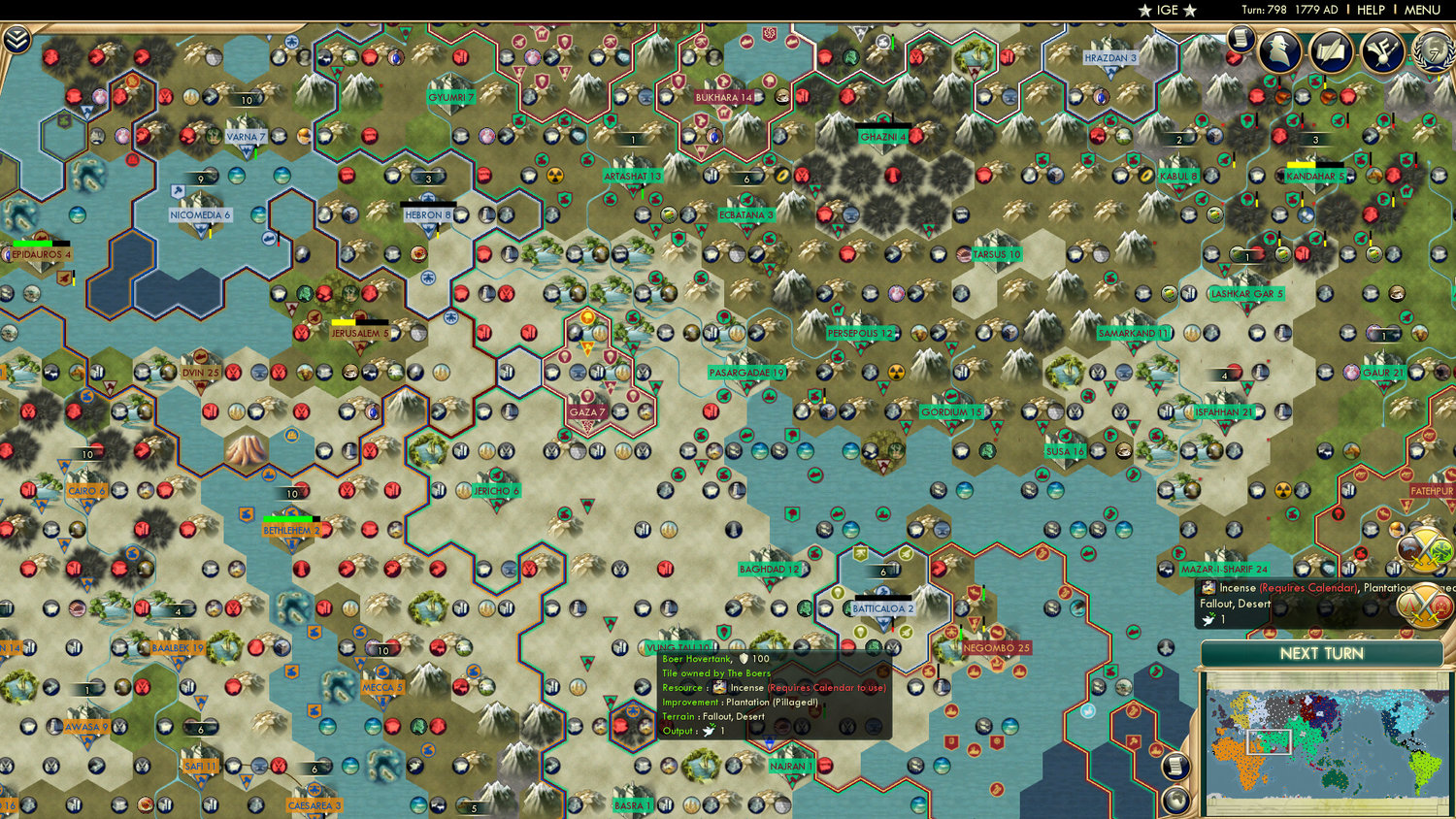Open the HELP screen
Screen dimensions: 1456x819
tap(1372, 10)
